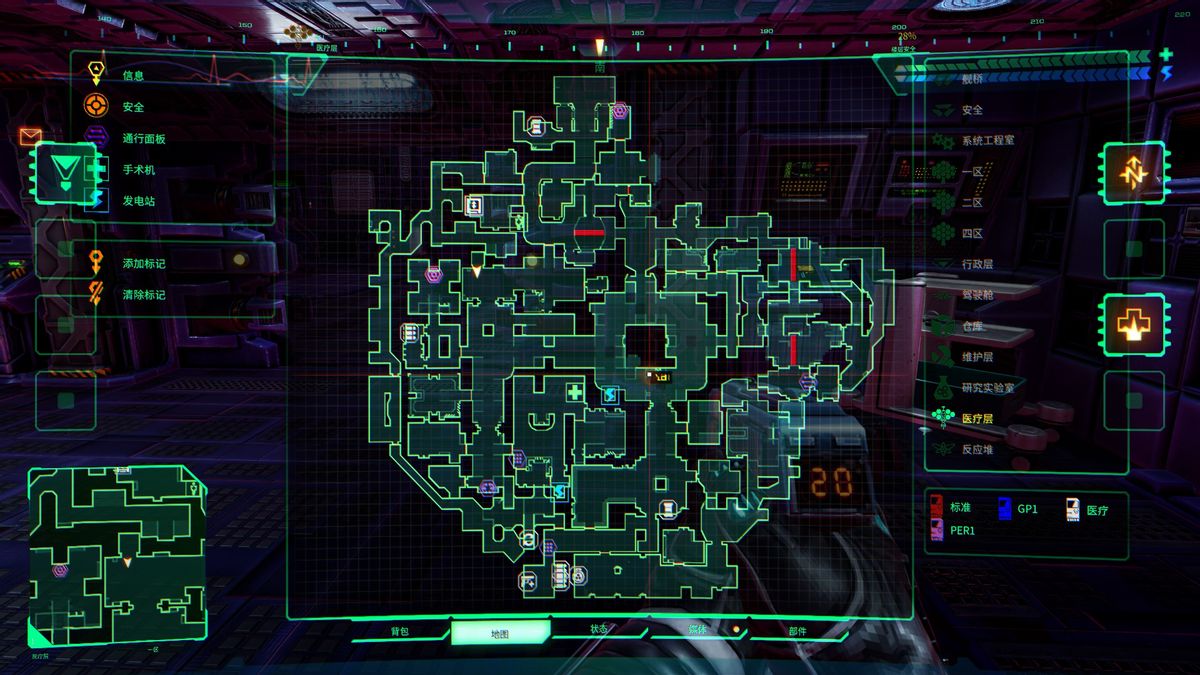This screenshot has width=1200, height=675.
Task: Toggle the 发电站 power station filter
Action: [138, 201]
